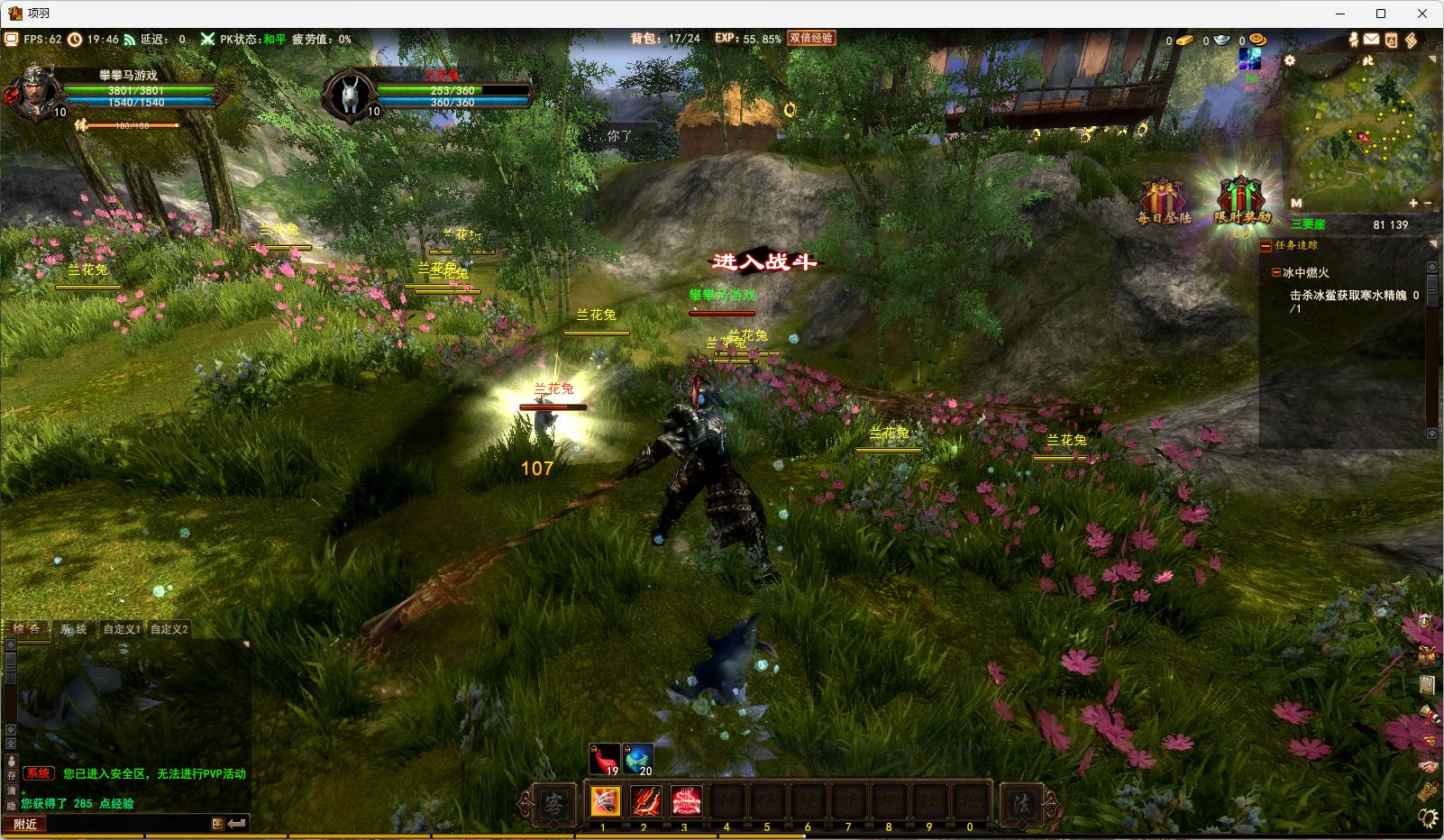Open the minimap gear settings icon
This screenshot has height=840, width=1444.
pos(1290,60)
